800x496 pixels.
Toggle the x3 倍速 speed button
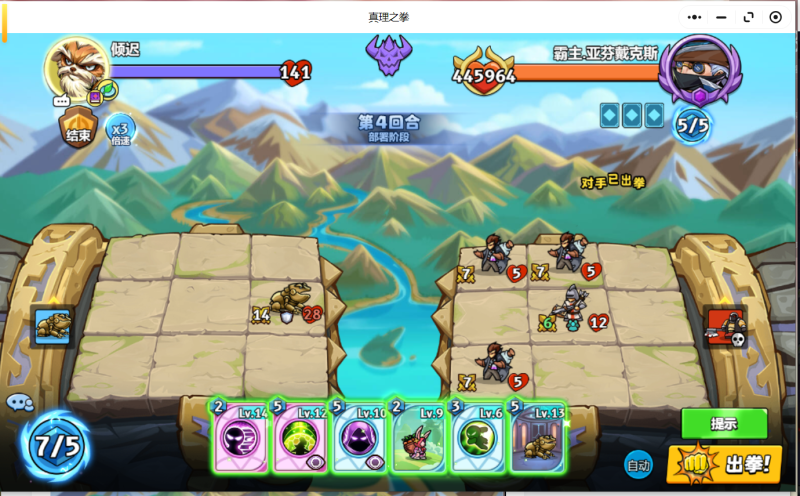tap(120, 130)
